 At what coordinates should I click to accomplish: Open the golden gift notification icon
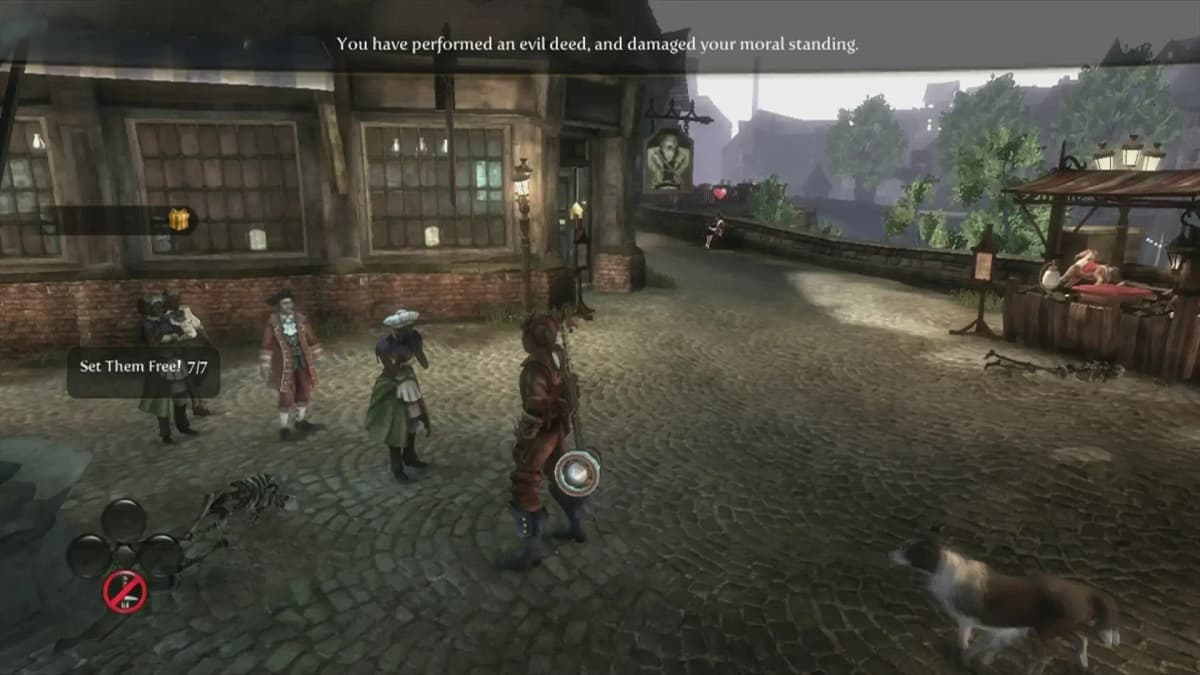point(179,220)
